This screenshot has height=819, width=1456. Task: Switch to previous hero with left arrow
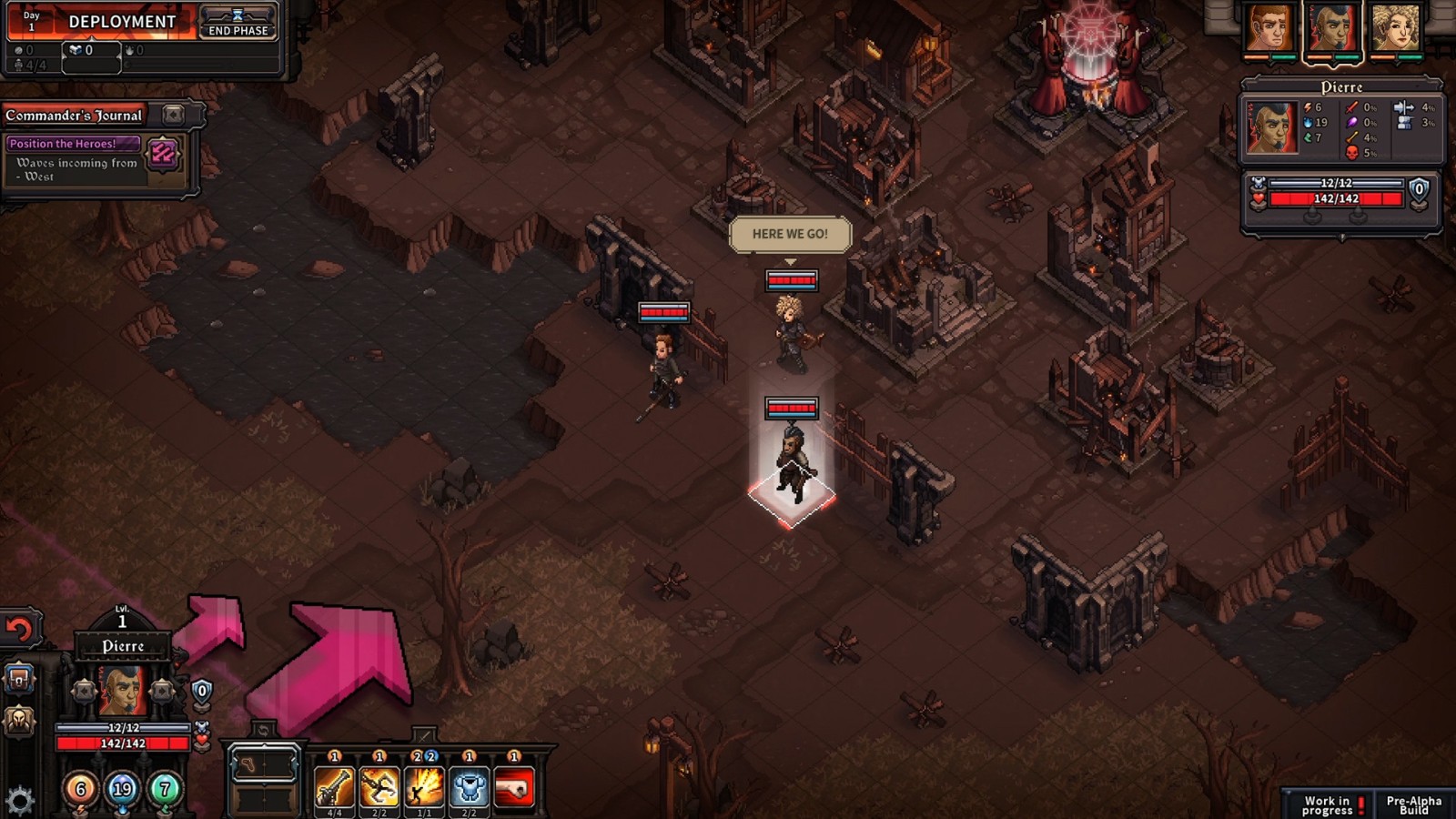click(84, 692)
